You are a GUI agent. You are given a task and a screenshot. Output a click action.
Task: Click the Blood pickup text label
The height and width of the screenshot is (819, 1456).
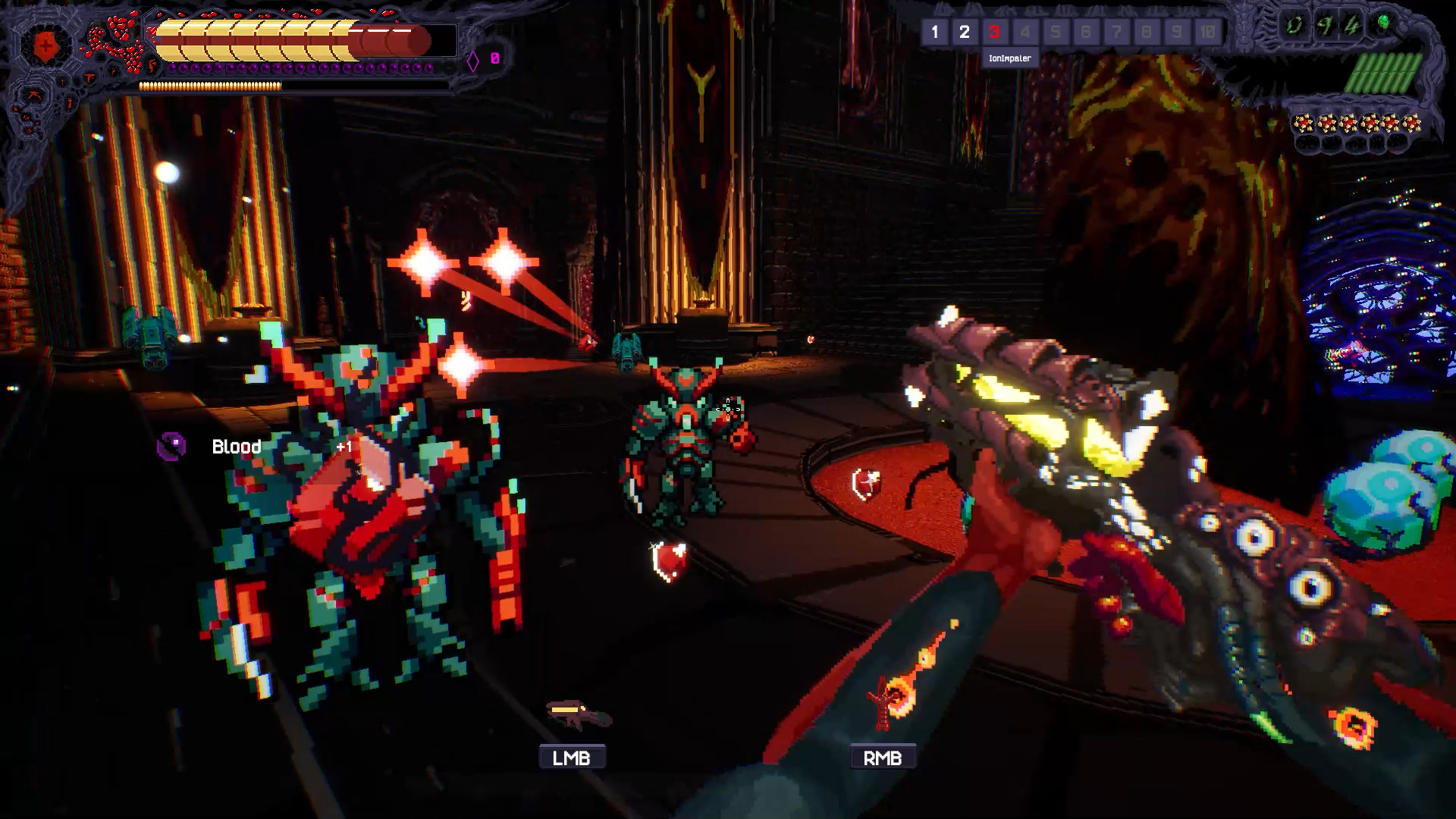[x=235, y=447]
